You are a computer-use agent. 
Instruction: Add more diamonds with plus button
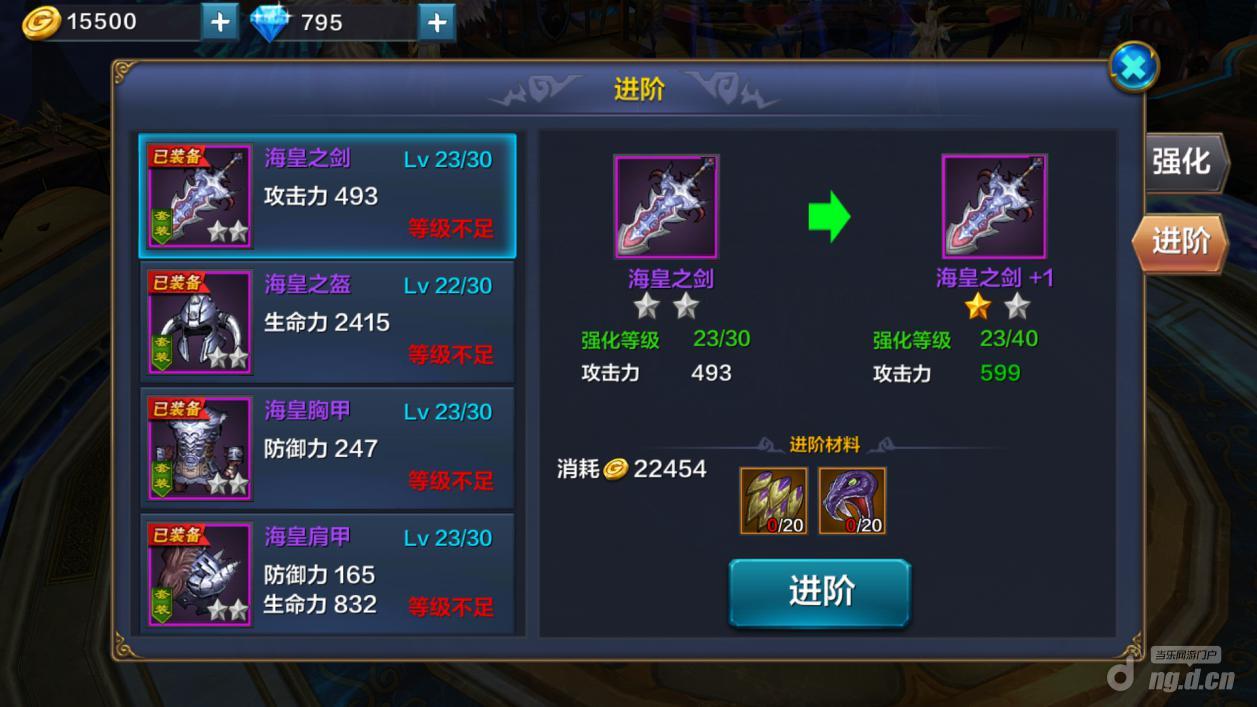pos(436,22)
